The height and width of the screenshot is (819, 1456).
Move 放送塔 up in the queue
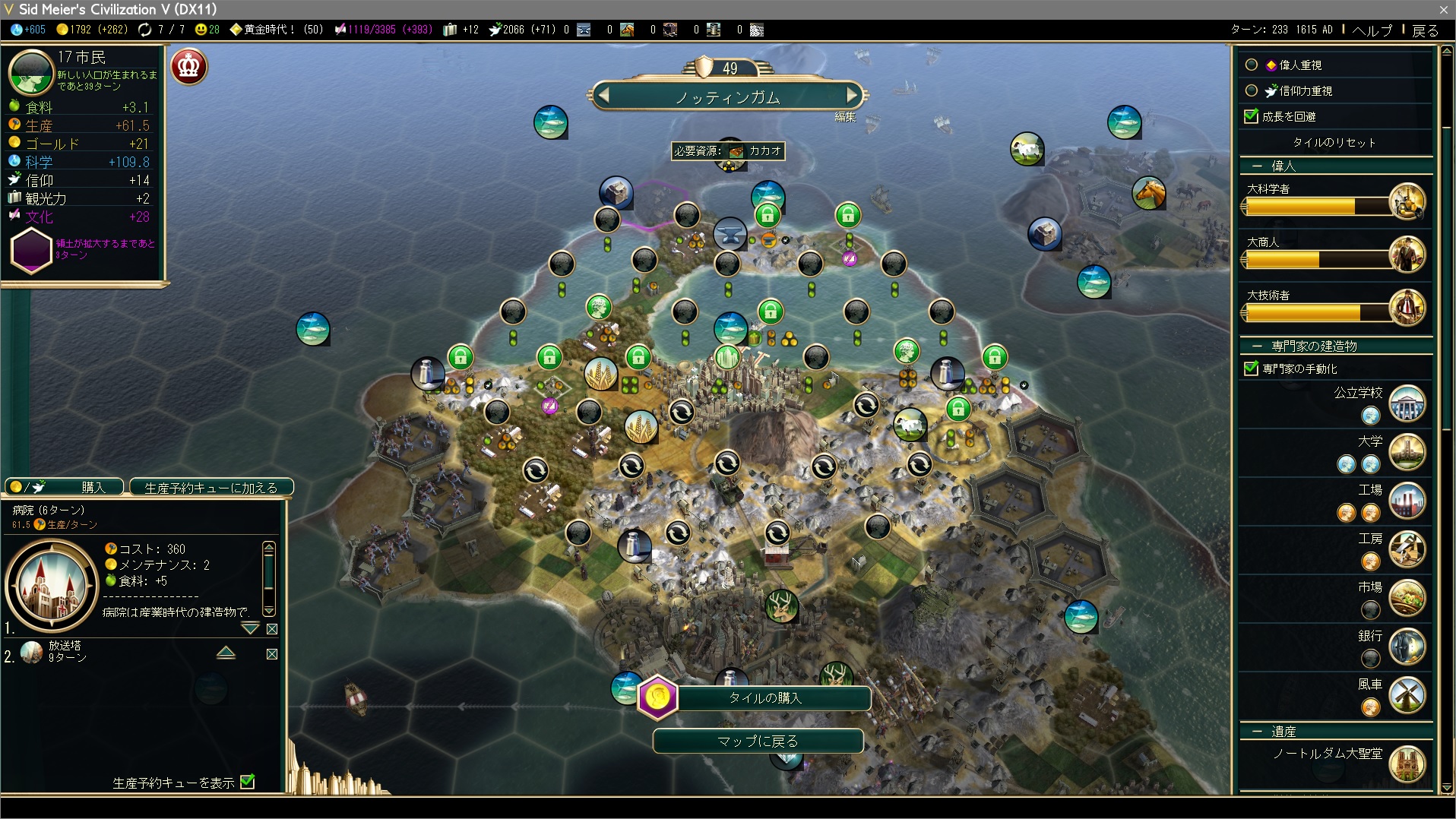pos(226,653)
